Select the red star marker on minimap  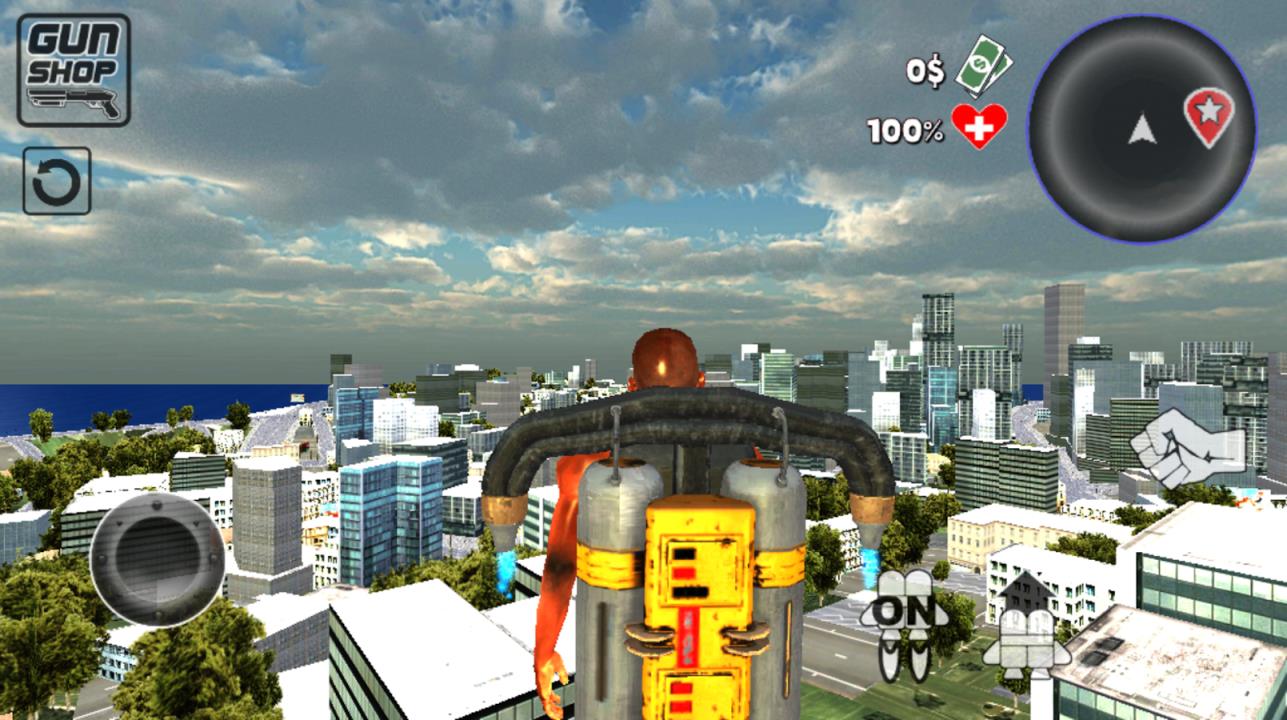pyautogui.click(x=1208, y=115)
